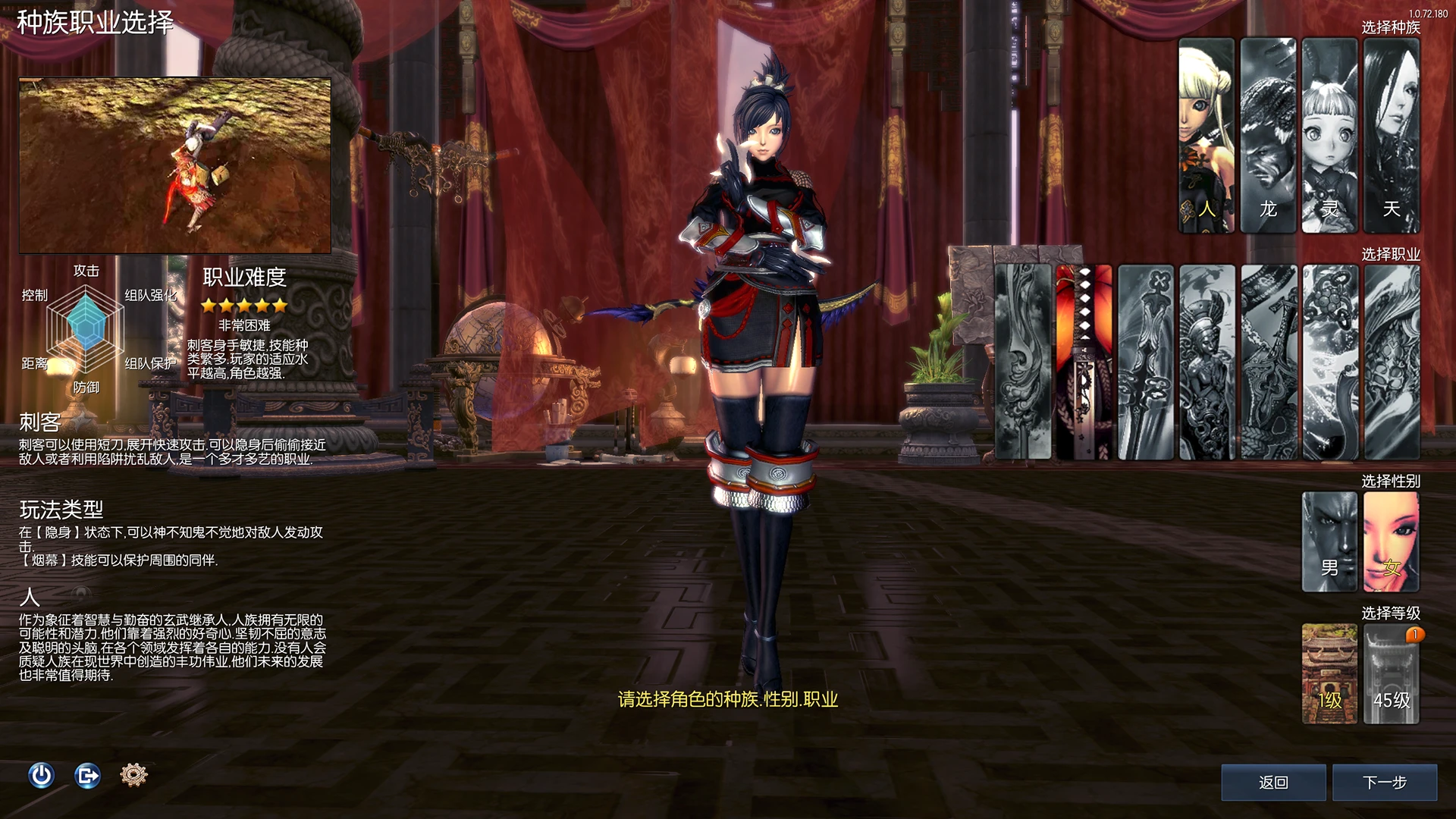This screenshot has height=819, width=1456.
Task: Select the 女 (female) gender tile
Action: 1391,541
